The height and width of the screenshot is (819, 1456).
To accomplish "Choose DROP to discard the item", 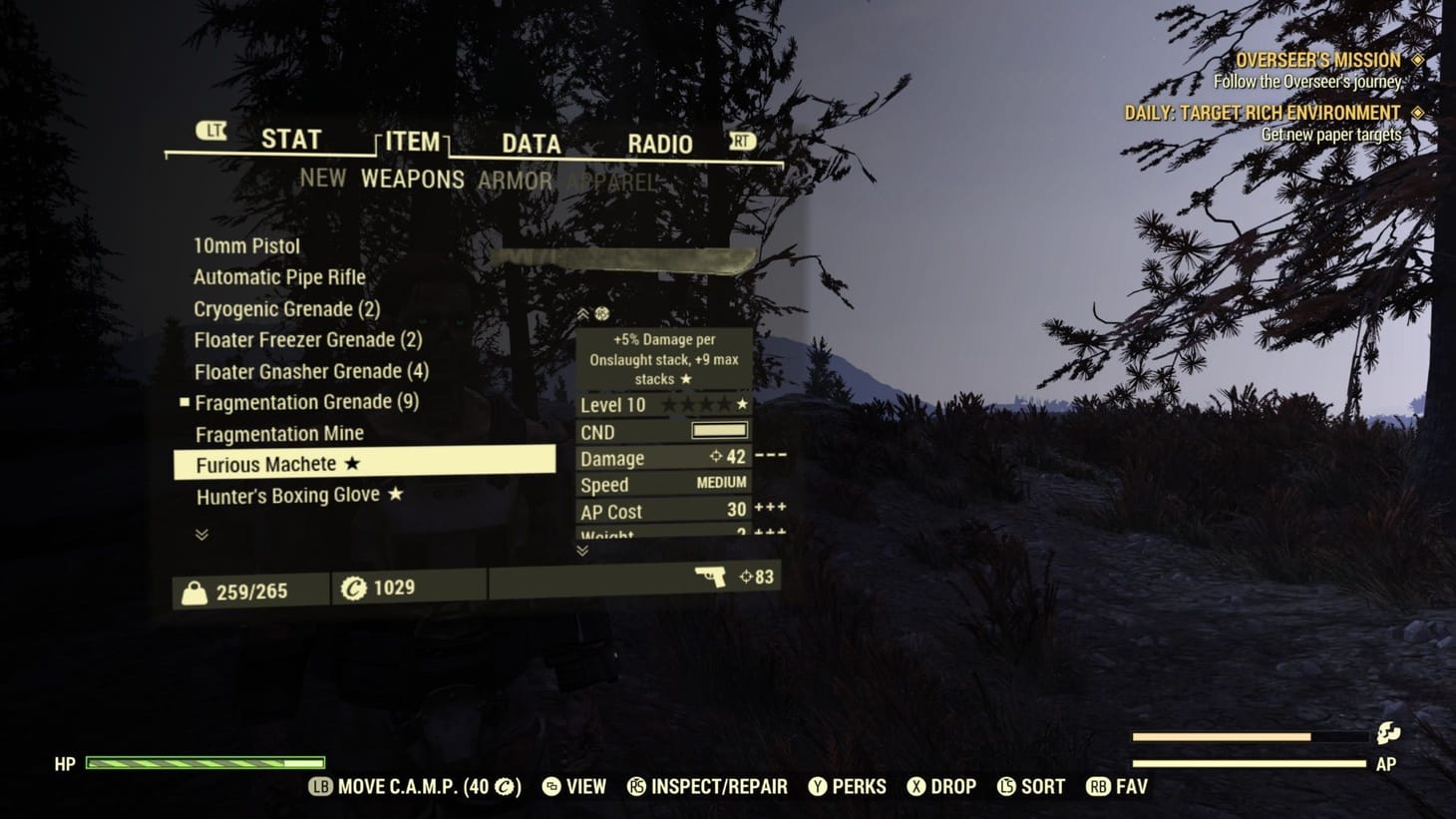I will click(941, 786).
